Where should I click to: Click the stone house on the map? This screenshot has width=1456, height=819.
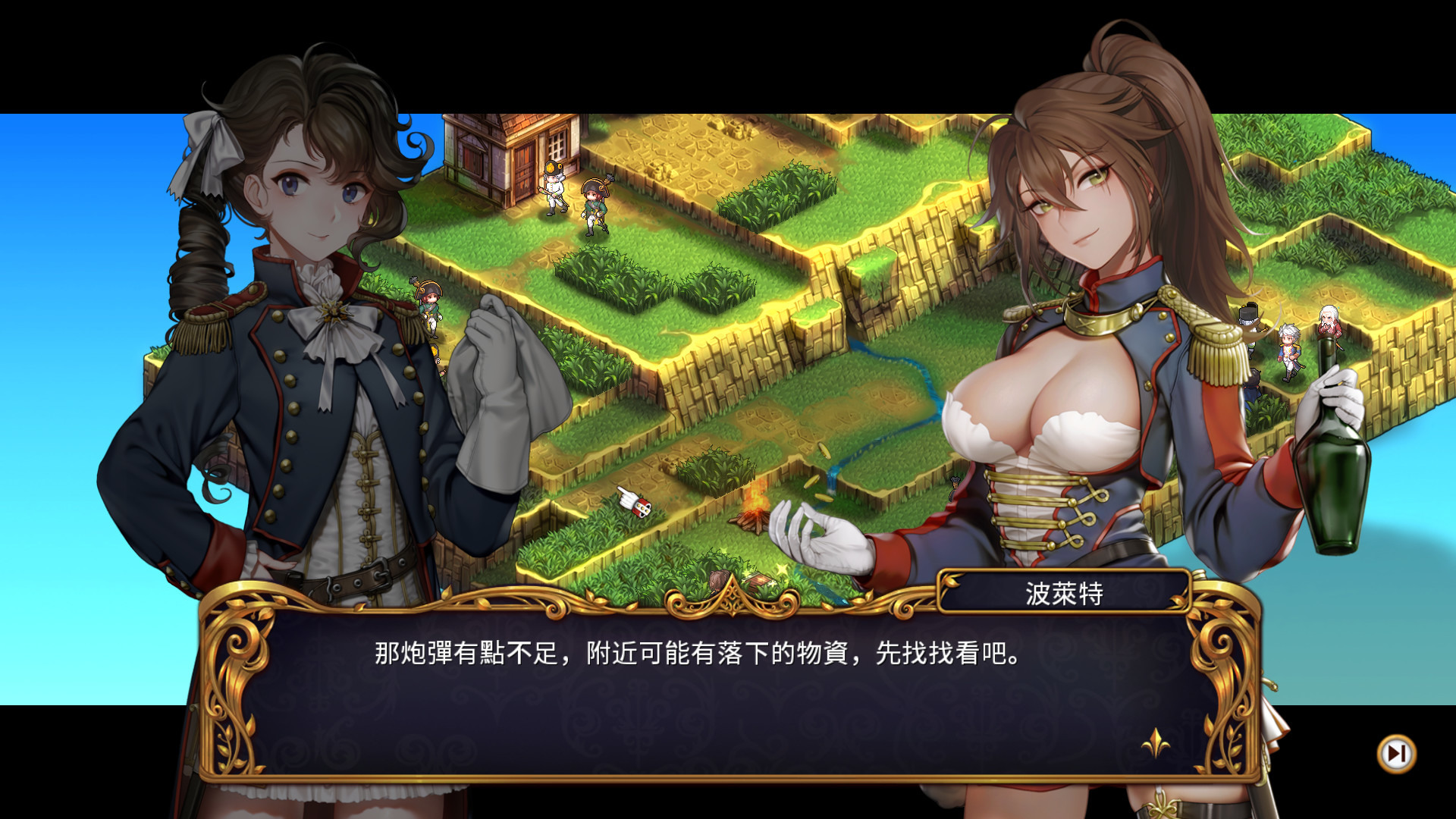[x=497, y=159]
